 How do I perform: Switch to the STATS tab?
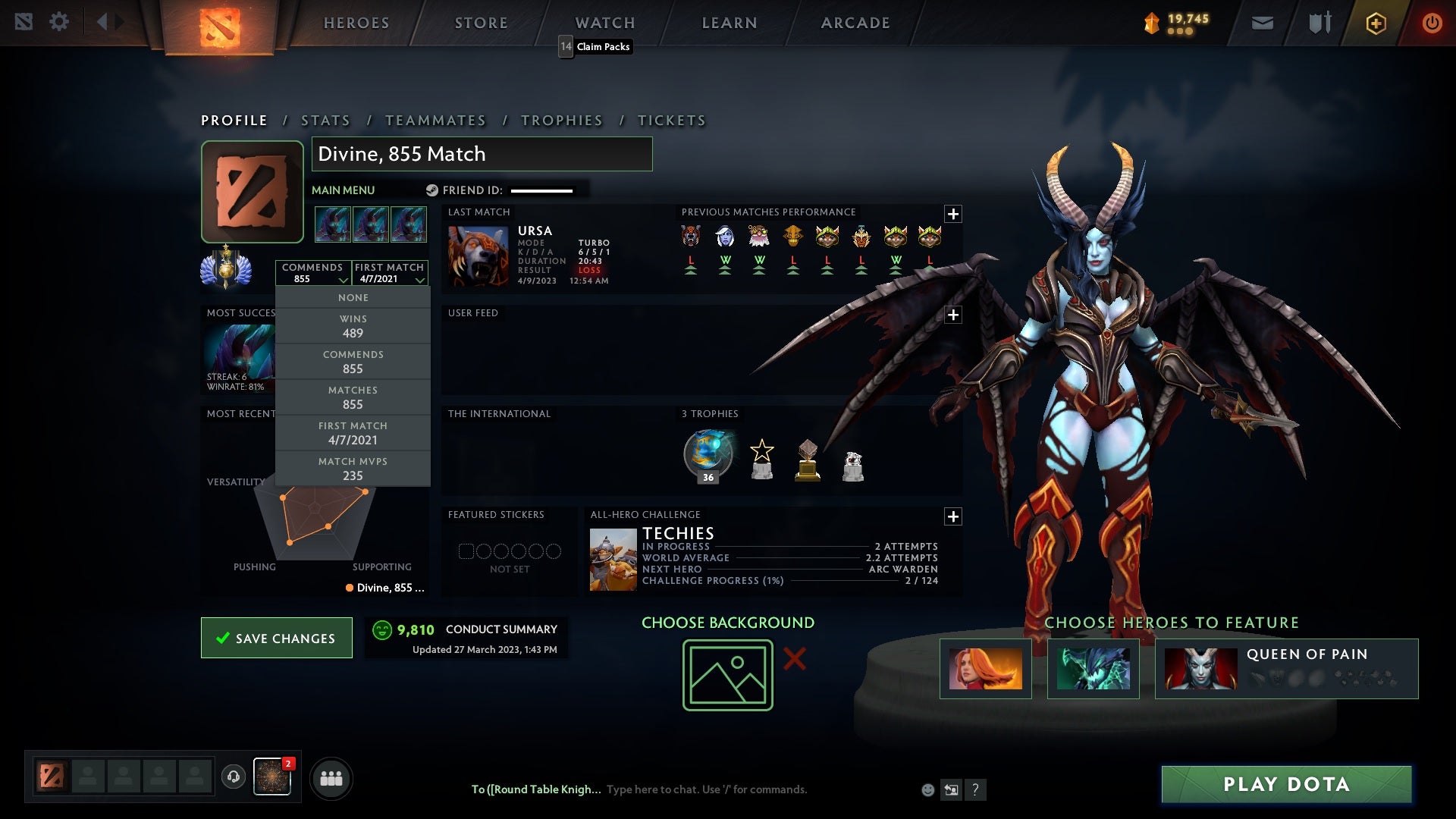pyautogui.click(x=325, y=120)
